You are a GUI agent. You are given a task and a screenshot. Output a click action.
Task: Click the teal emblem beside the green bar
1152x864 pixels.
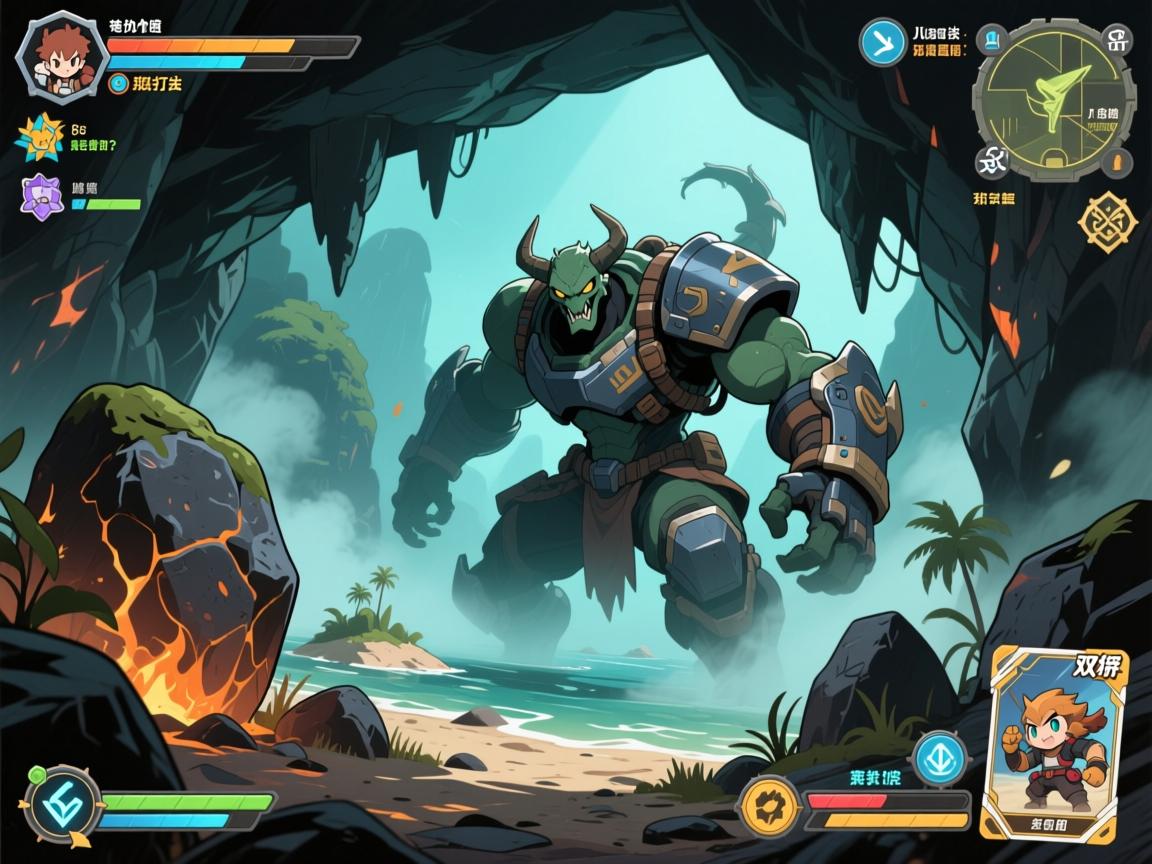[x=60, y=803]
